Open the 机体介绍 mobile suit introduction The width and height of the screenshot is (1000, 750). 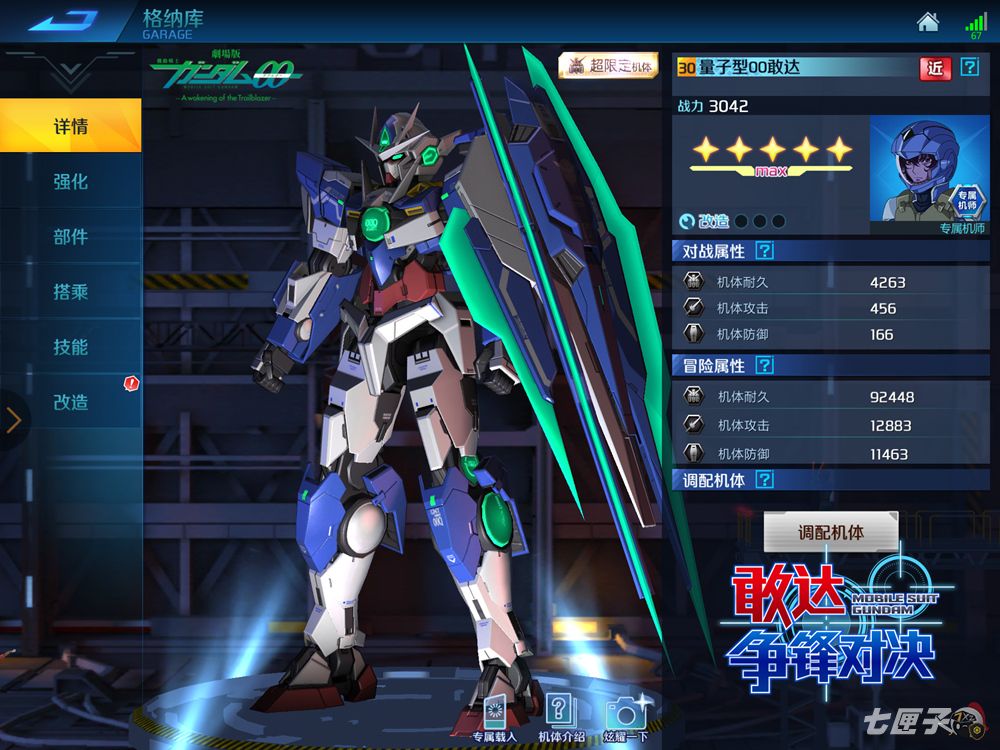(x=561, y=718)
